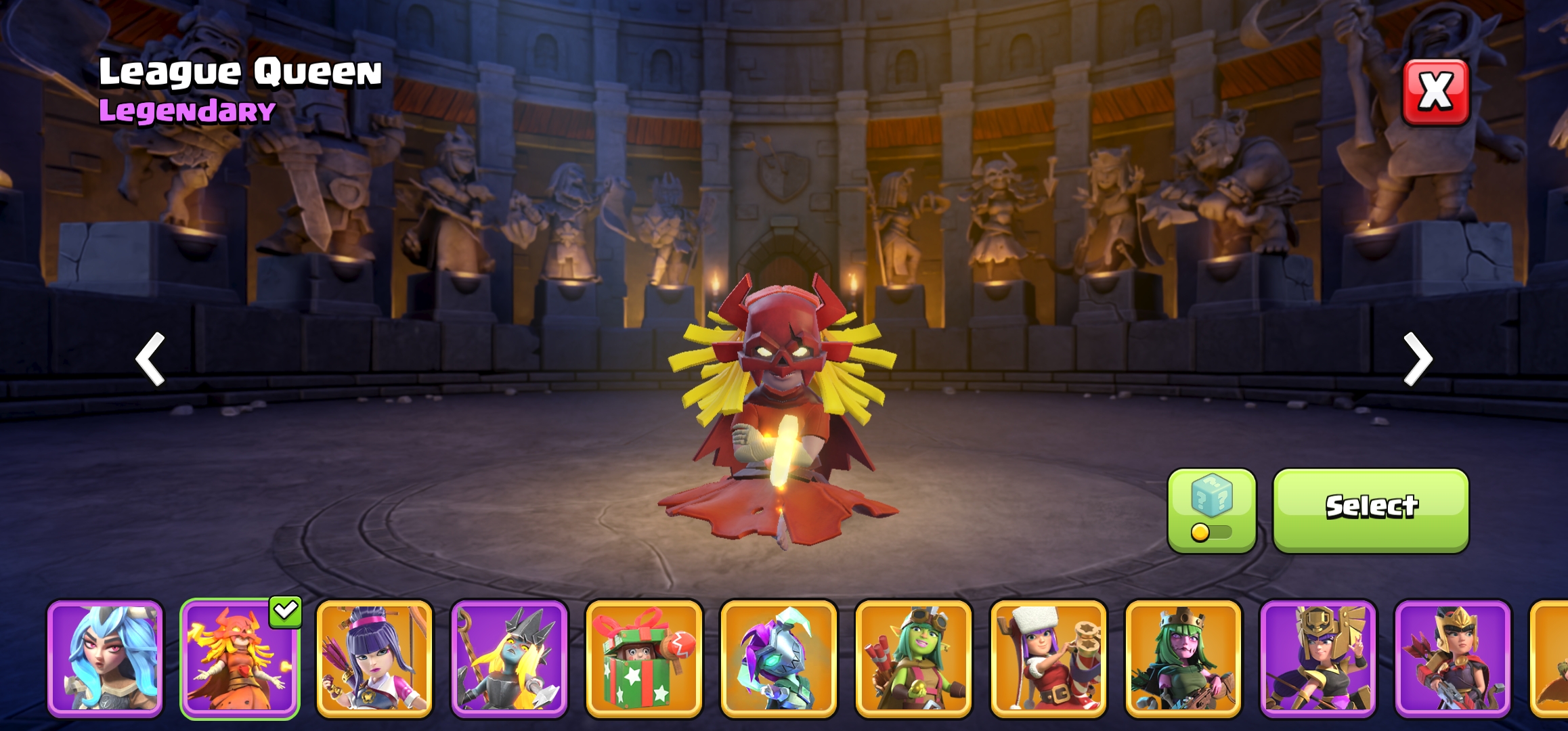The image size is (1568, 731).
Task: Toggle the random skin dice button
Action: pyautogui.click(x=1211, y=510)
